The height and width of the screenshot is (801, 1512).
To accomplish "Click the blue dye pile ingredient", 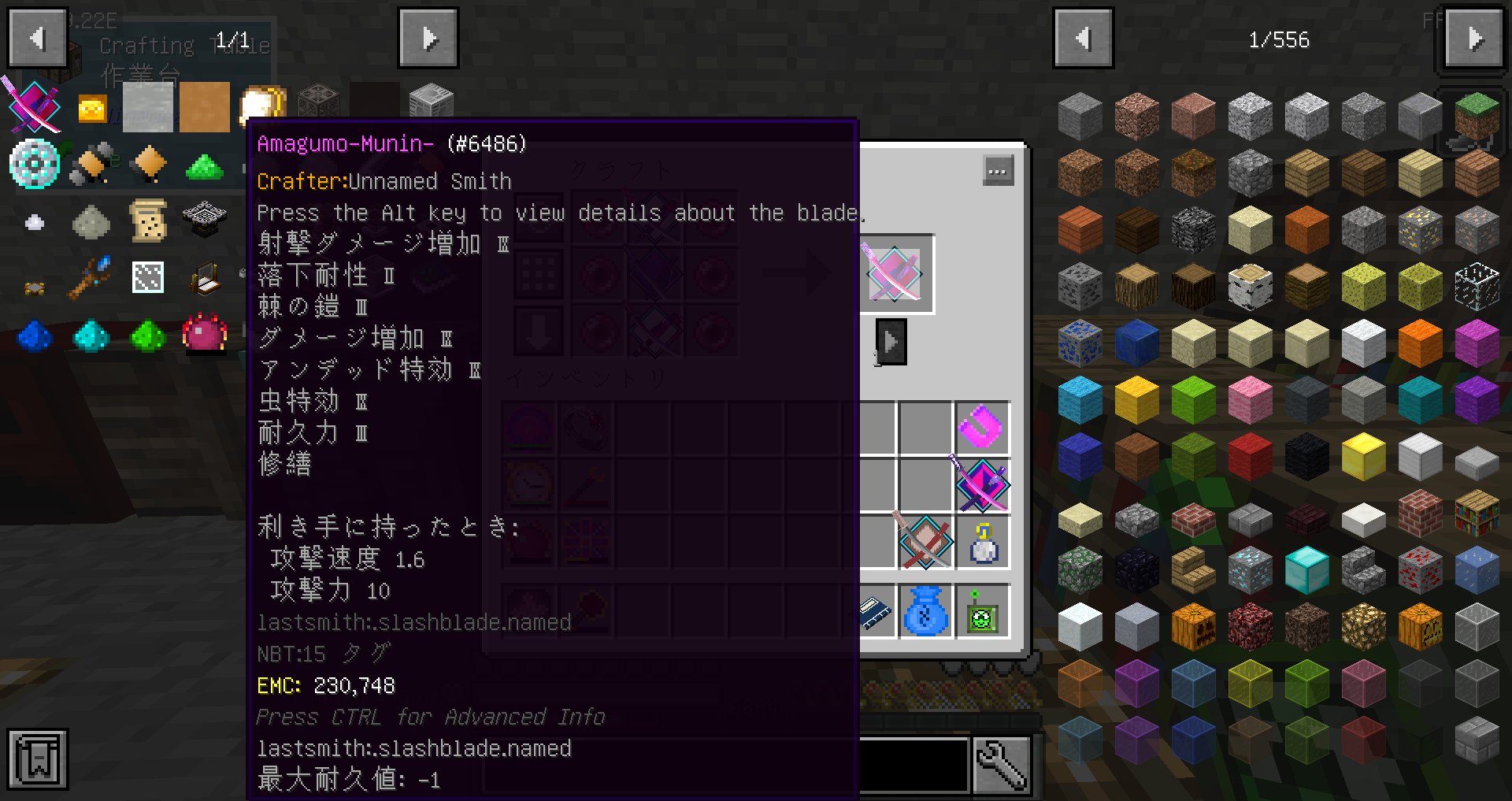I will tap(35, 336).
